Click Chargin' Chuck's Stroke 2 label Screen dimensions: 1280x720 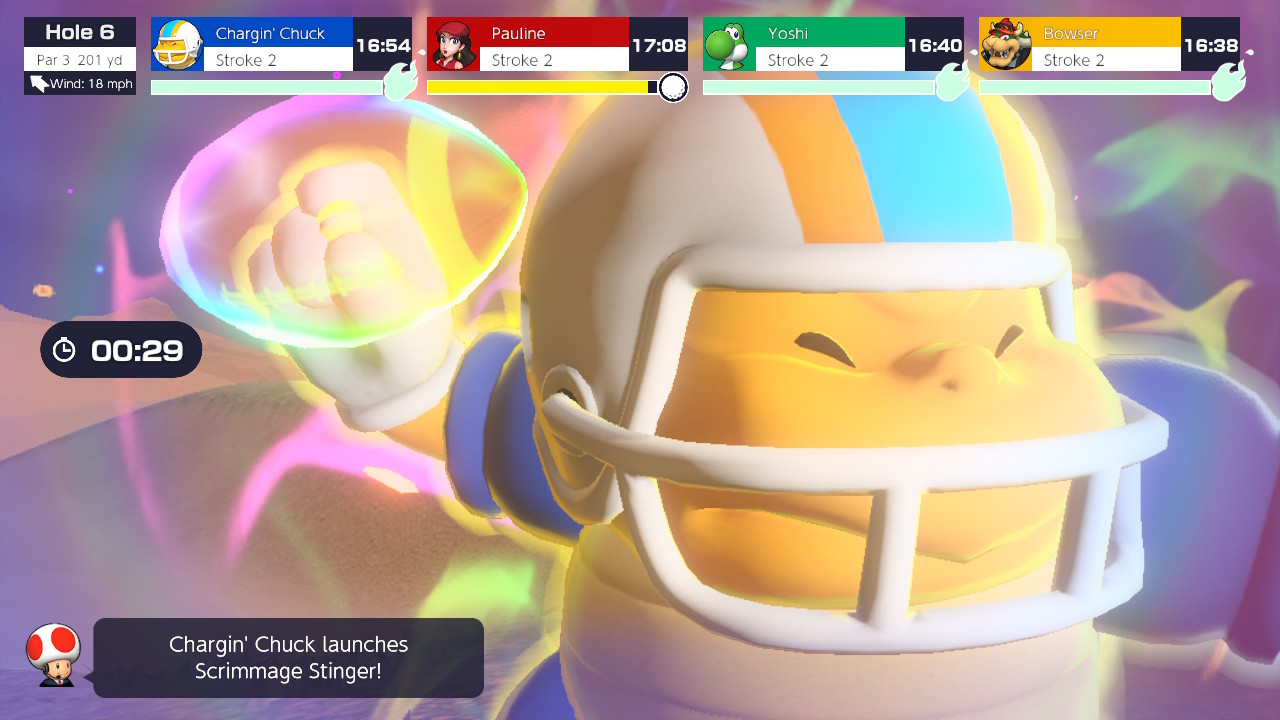(246, 60)
